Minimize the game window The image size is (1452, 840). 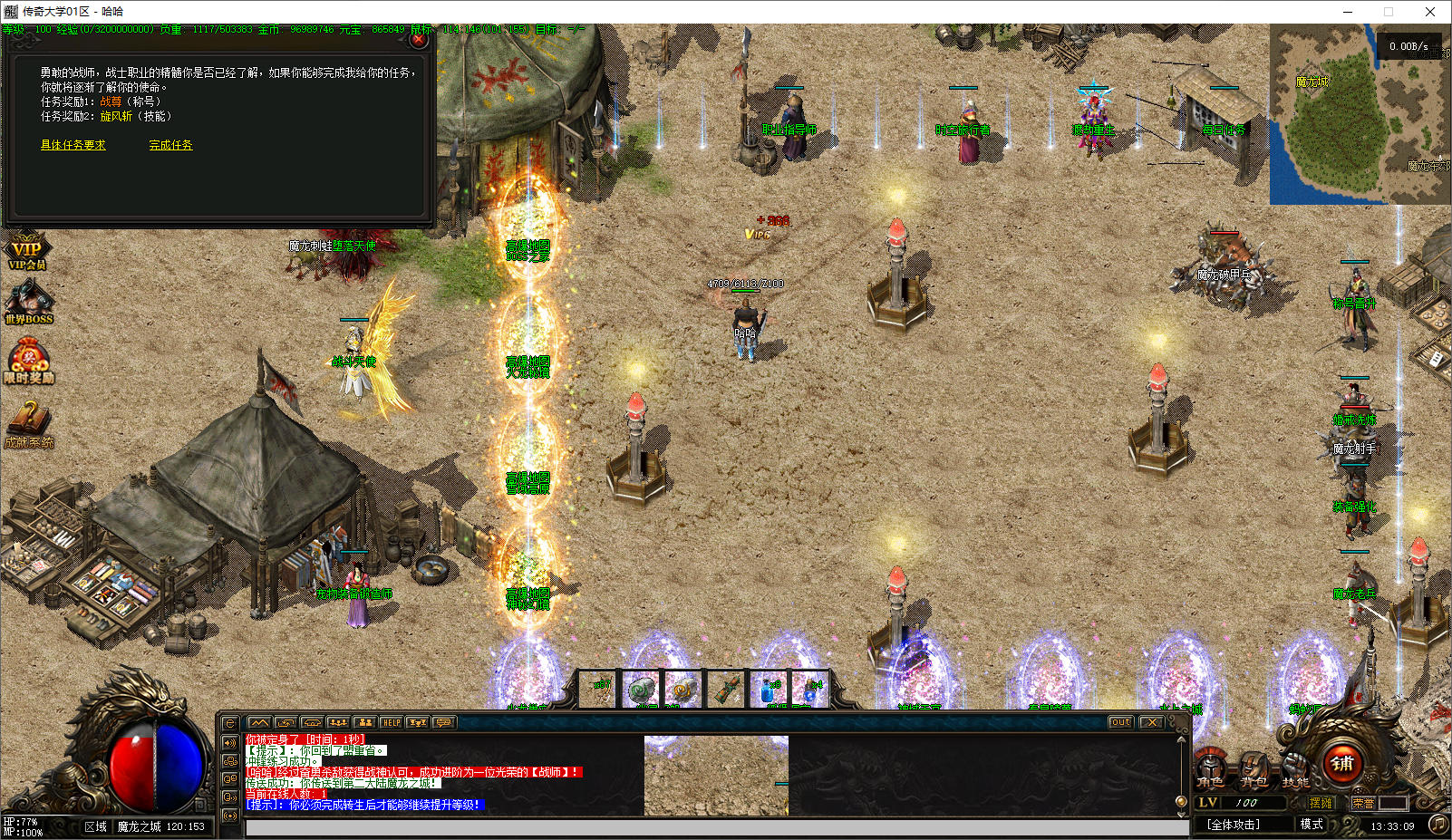(1348, 12)
